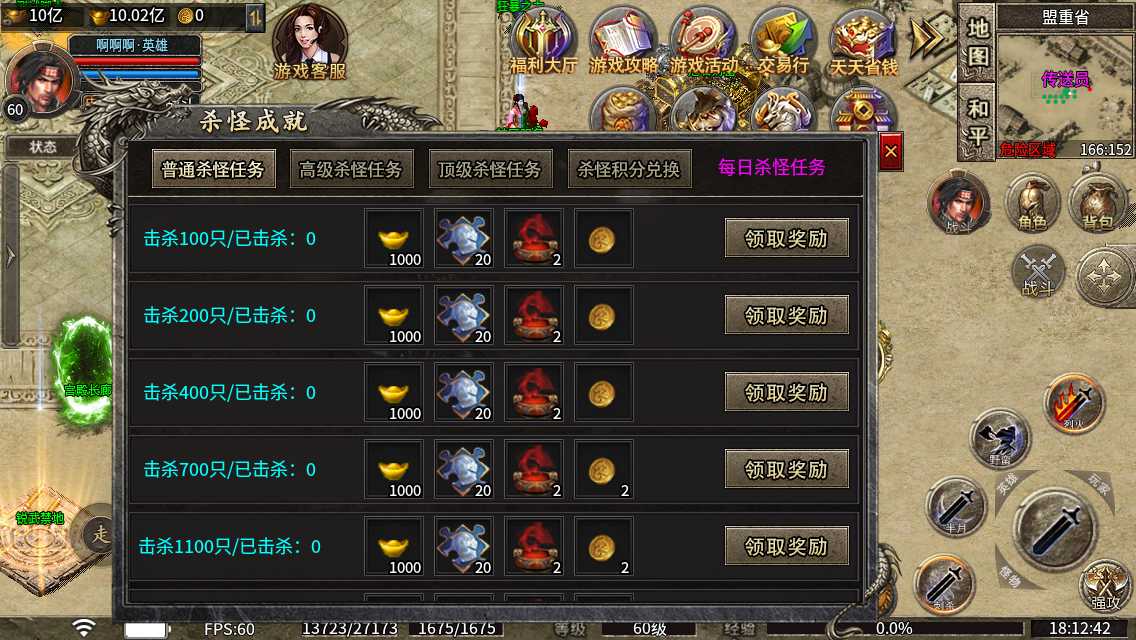Image resolution: width=1136 pixels, height=640 pixels.
Task: Select the 顶级杀怪任务 tab
Action: (489, 169)
